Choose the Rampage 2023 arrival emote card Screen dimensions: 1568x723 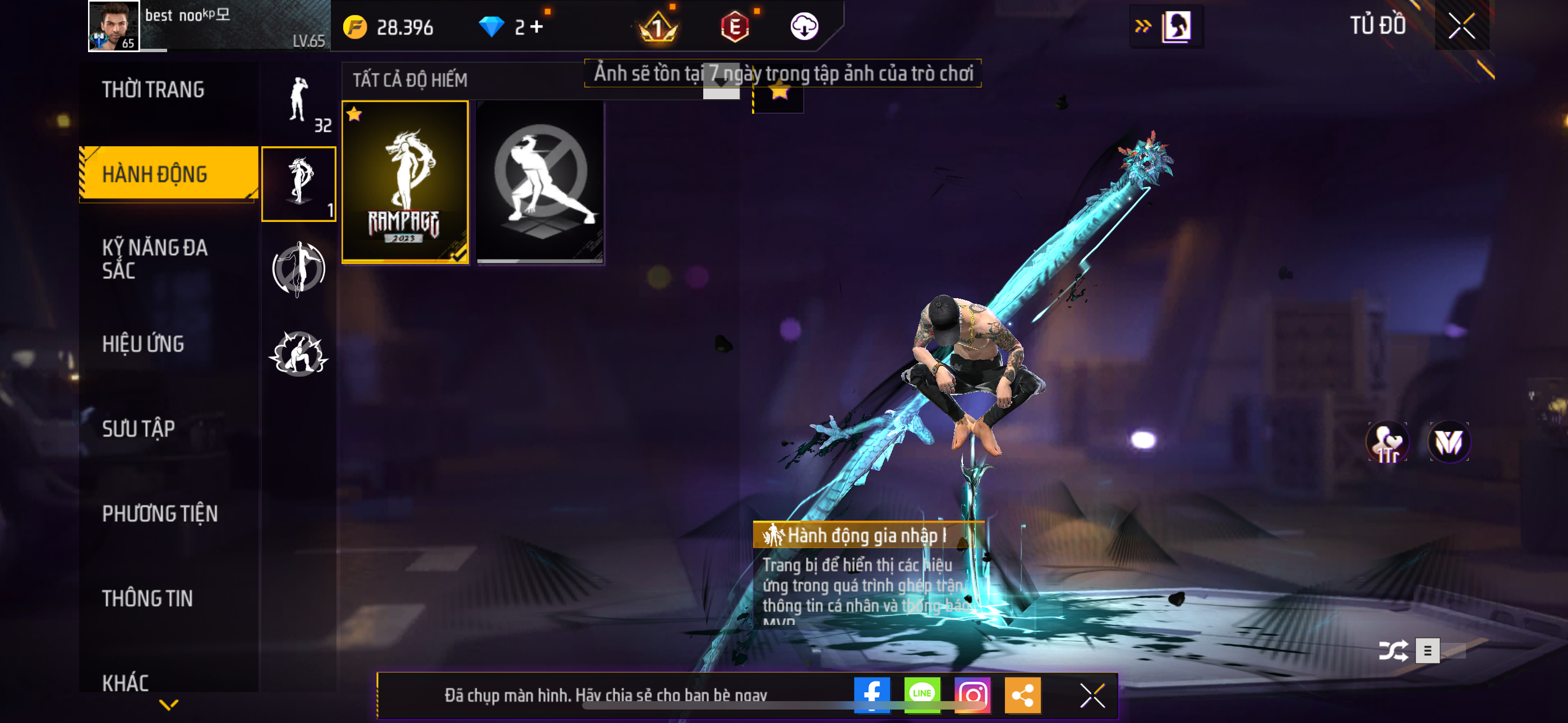(405, 182)
